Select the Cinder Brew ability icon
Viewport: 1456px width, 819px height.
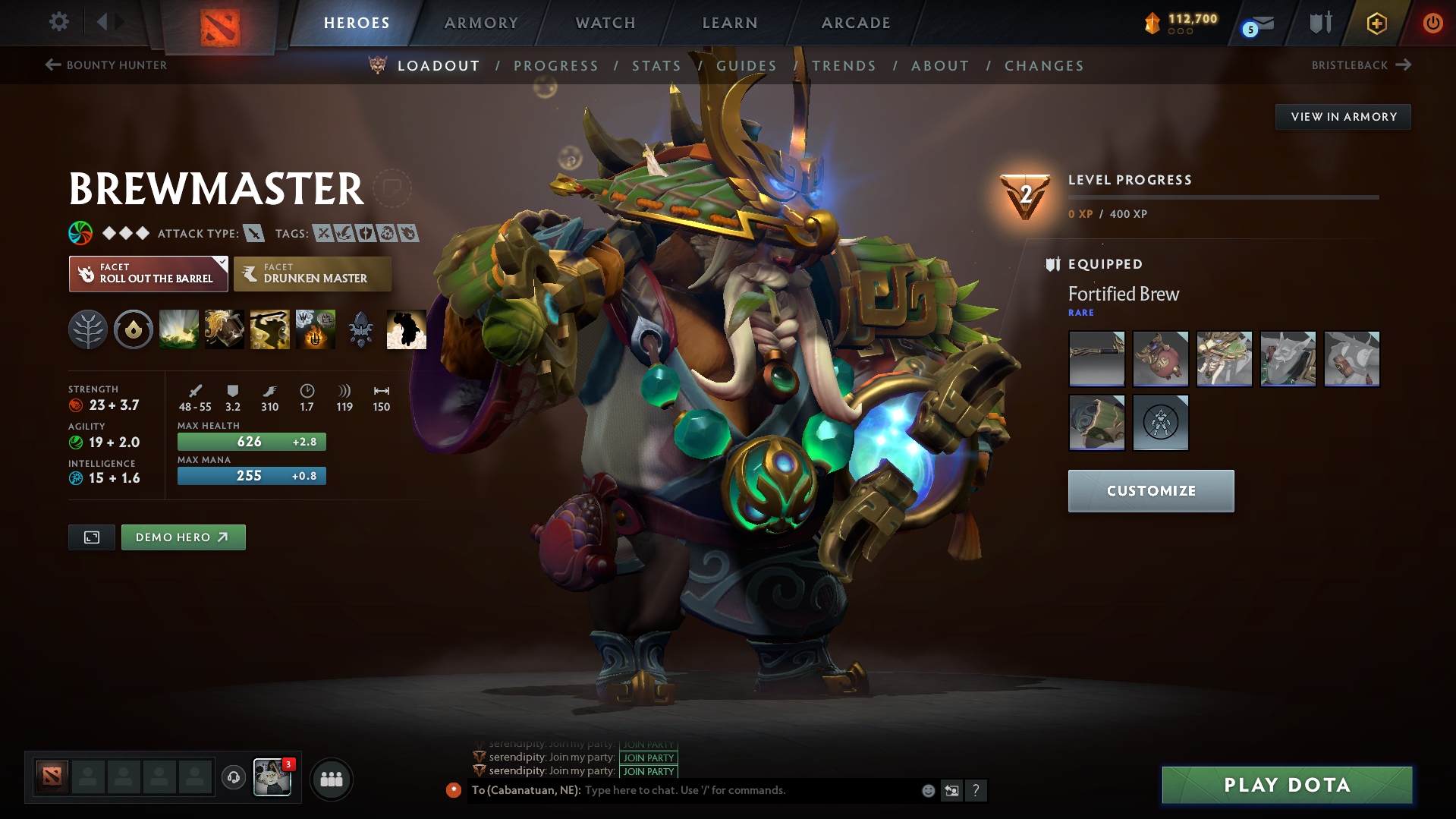tap(224, 329)
